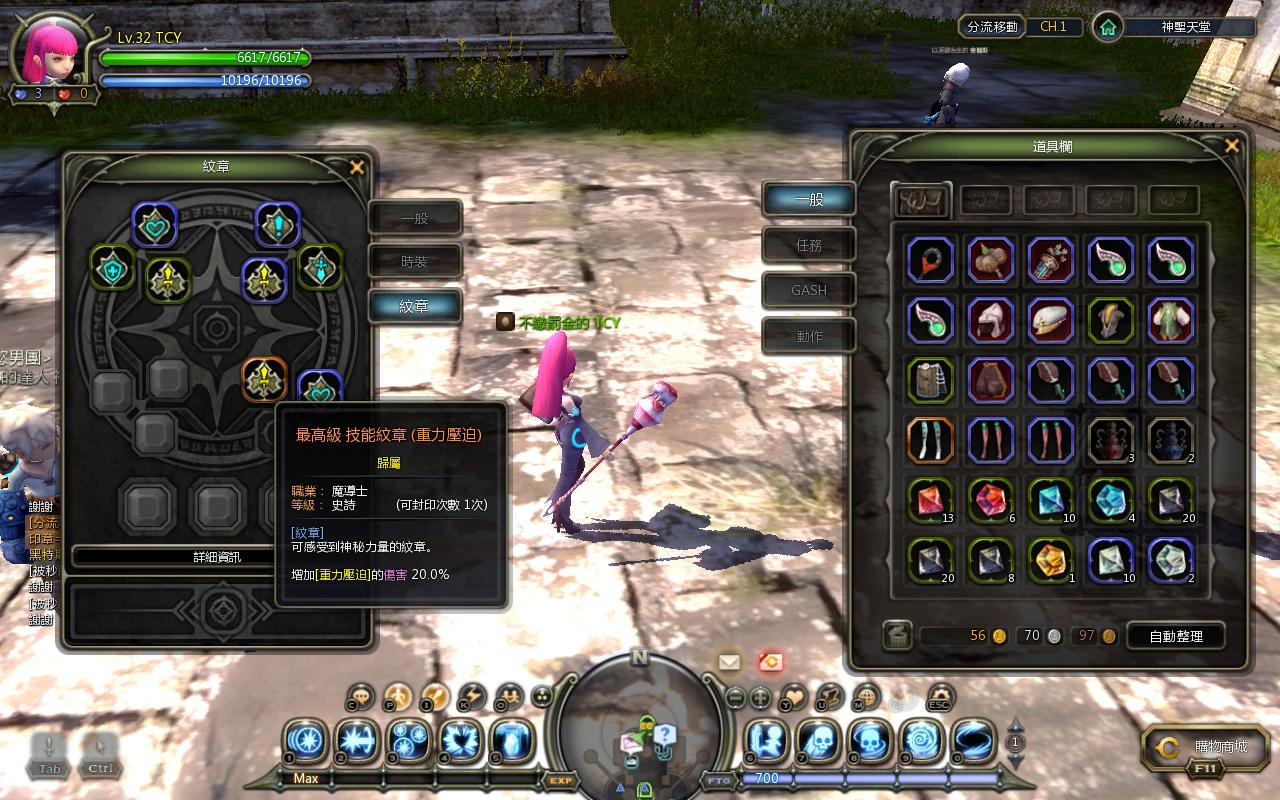This screenshot has height=800, width=1280.
Task: Select the orange-bordered leggings item
Action: tap(929, 440)
